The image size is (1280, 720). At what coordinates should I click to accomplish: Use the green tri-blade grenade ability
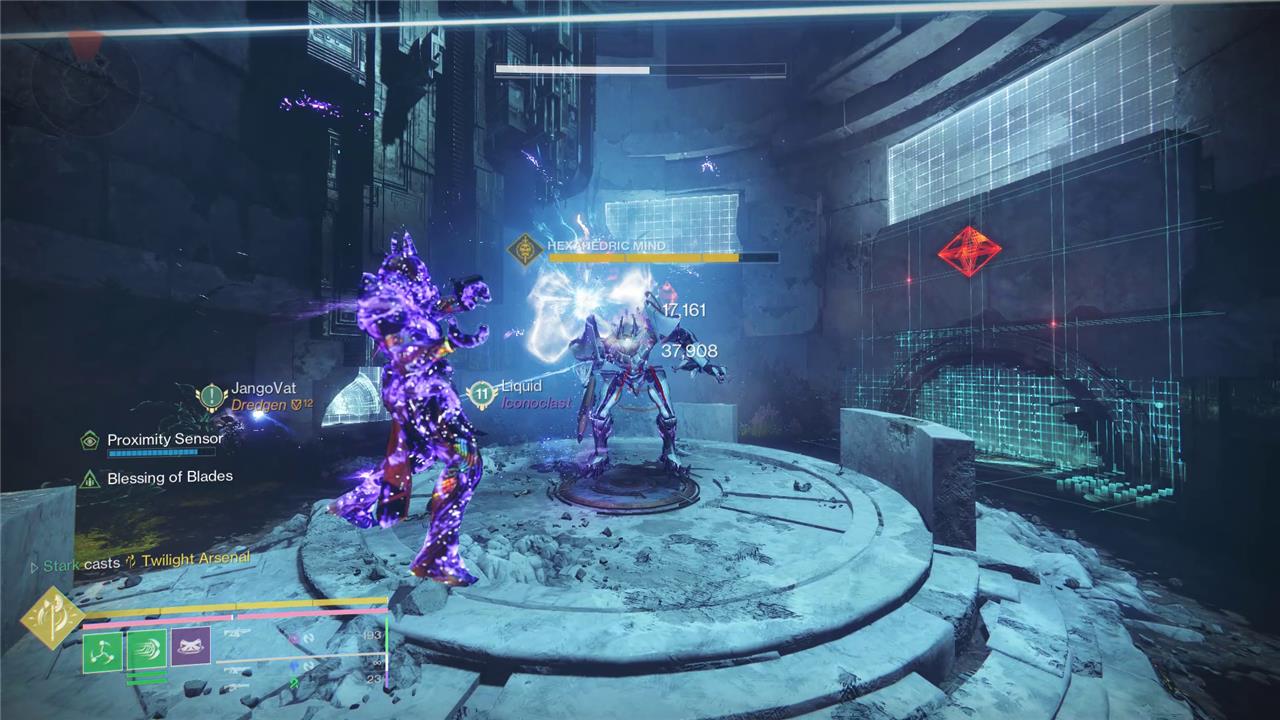click(x=103, y=651)
